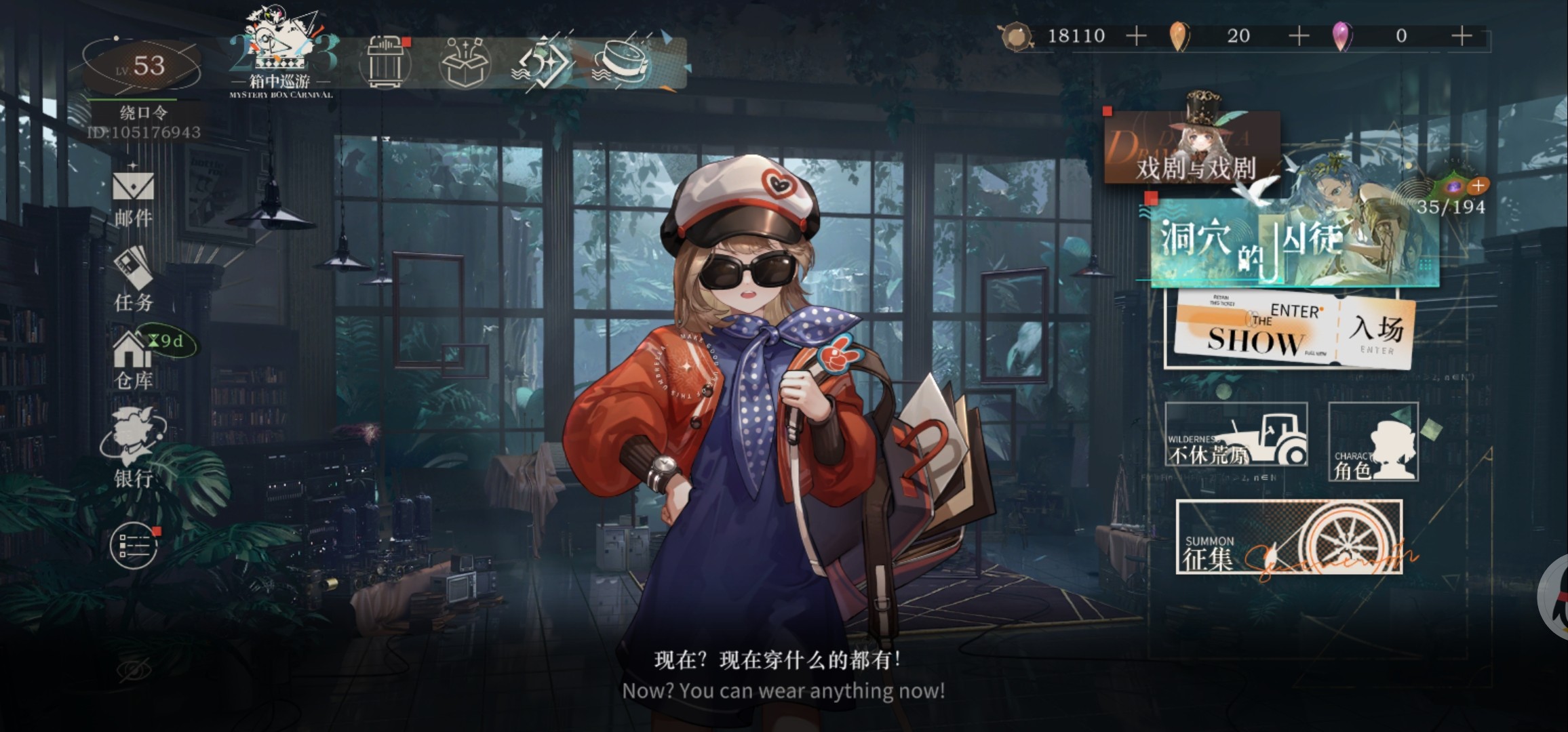Open the 征集 Summon screen
Screen dimensions: 1568x732
1289,537
